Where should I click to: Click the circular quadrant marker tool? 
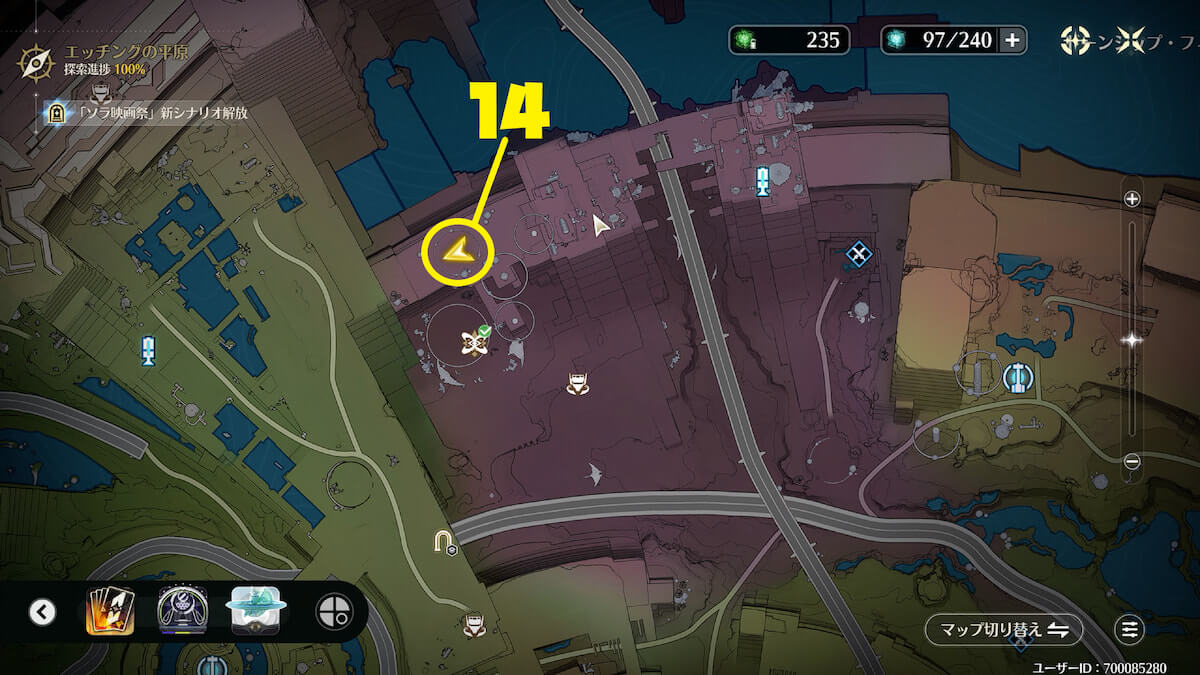click(332, 611)
